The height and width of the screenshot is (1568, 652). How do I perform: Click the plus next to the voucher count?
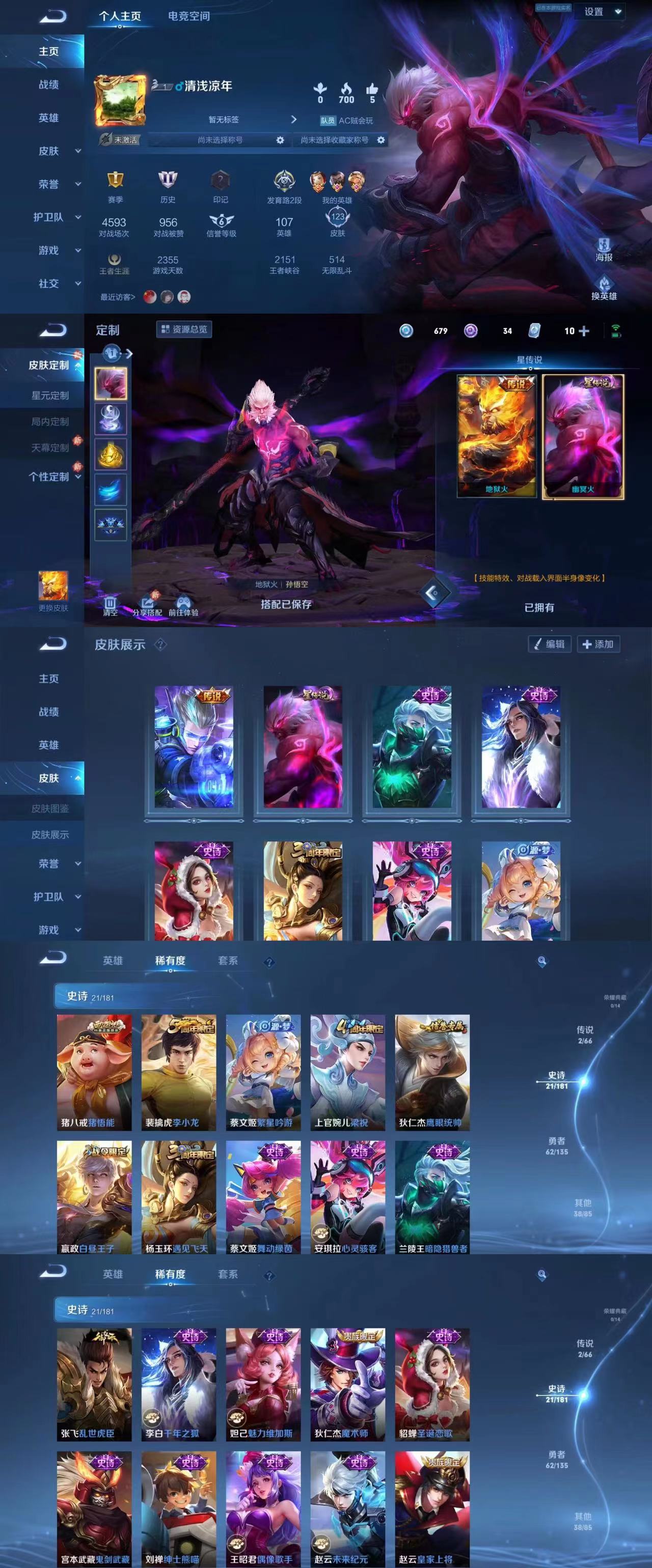[583, 330]
